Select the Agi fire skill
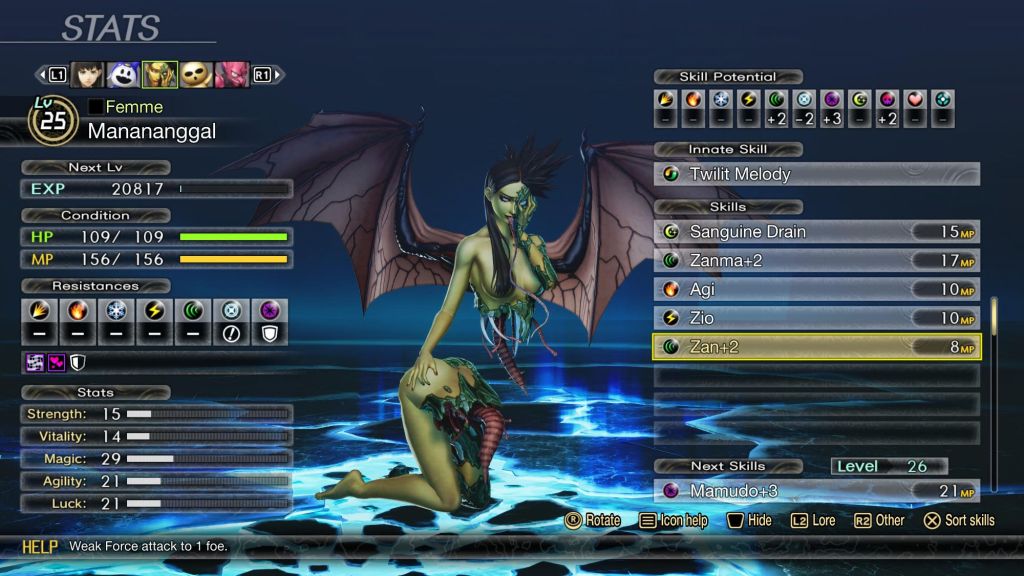The height and width of the screenshot is (576, 1024). 817,290
